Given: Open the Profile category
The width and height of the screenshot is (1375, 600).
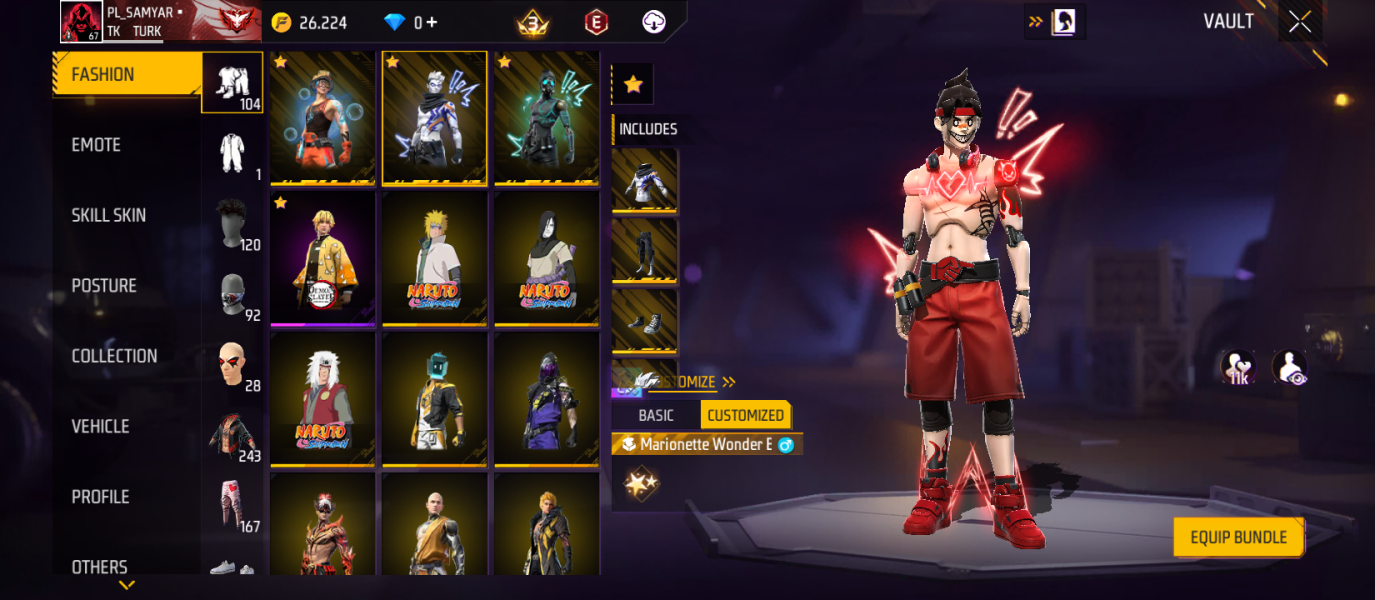Looking at the screenshot, I should [x=100, y=497].
